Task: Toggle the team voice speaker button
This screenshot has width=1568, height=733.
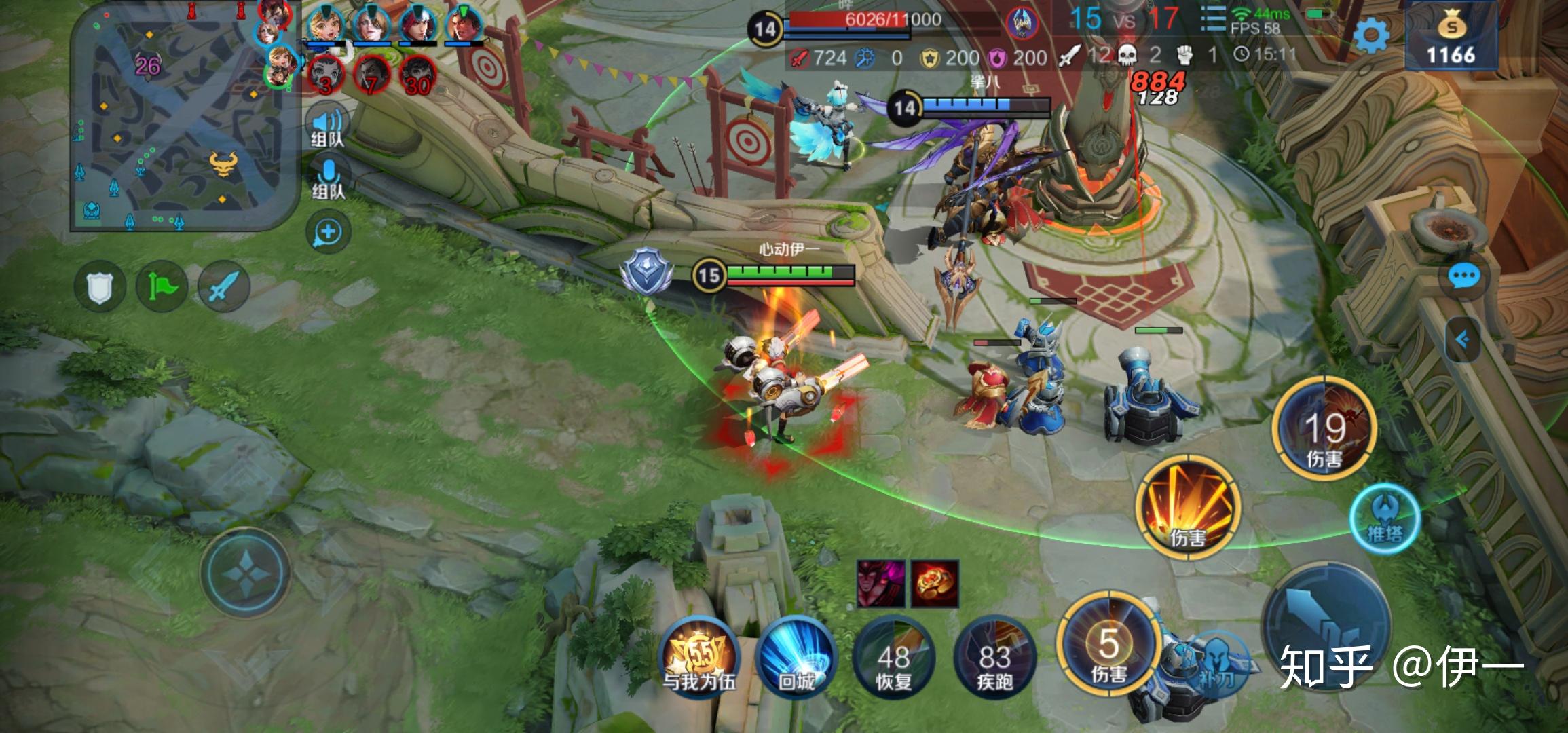Action: [x=328, y=127]
